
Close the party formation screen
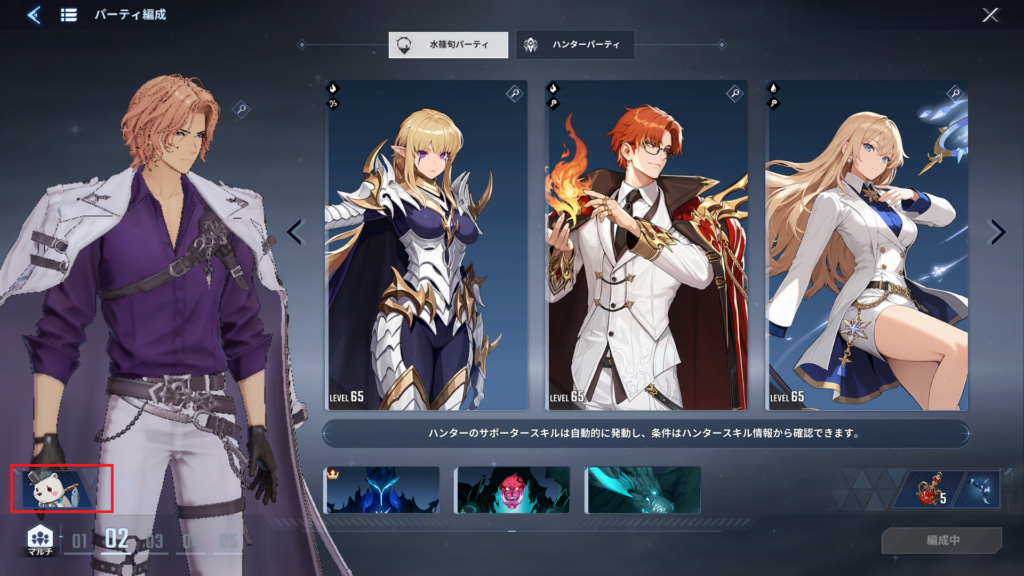coord(990,15)
